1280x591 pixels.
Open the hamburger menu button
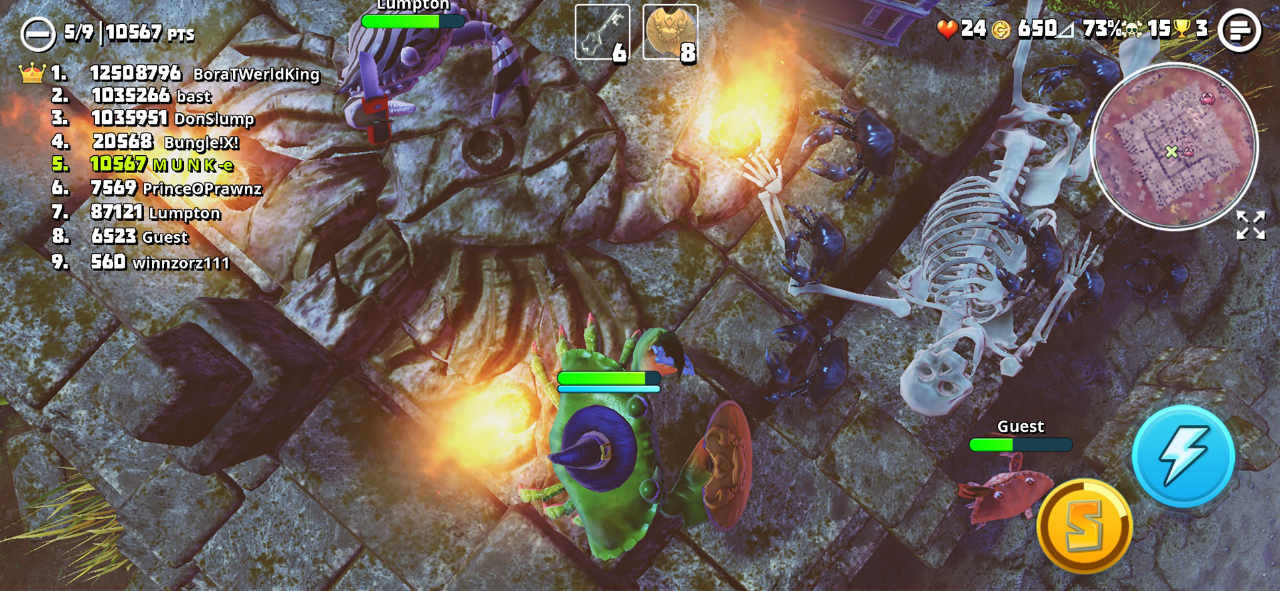[x=1239, y=30]
